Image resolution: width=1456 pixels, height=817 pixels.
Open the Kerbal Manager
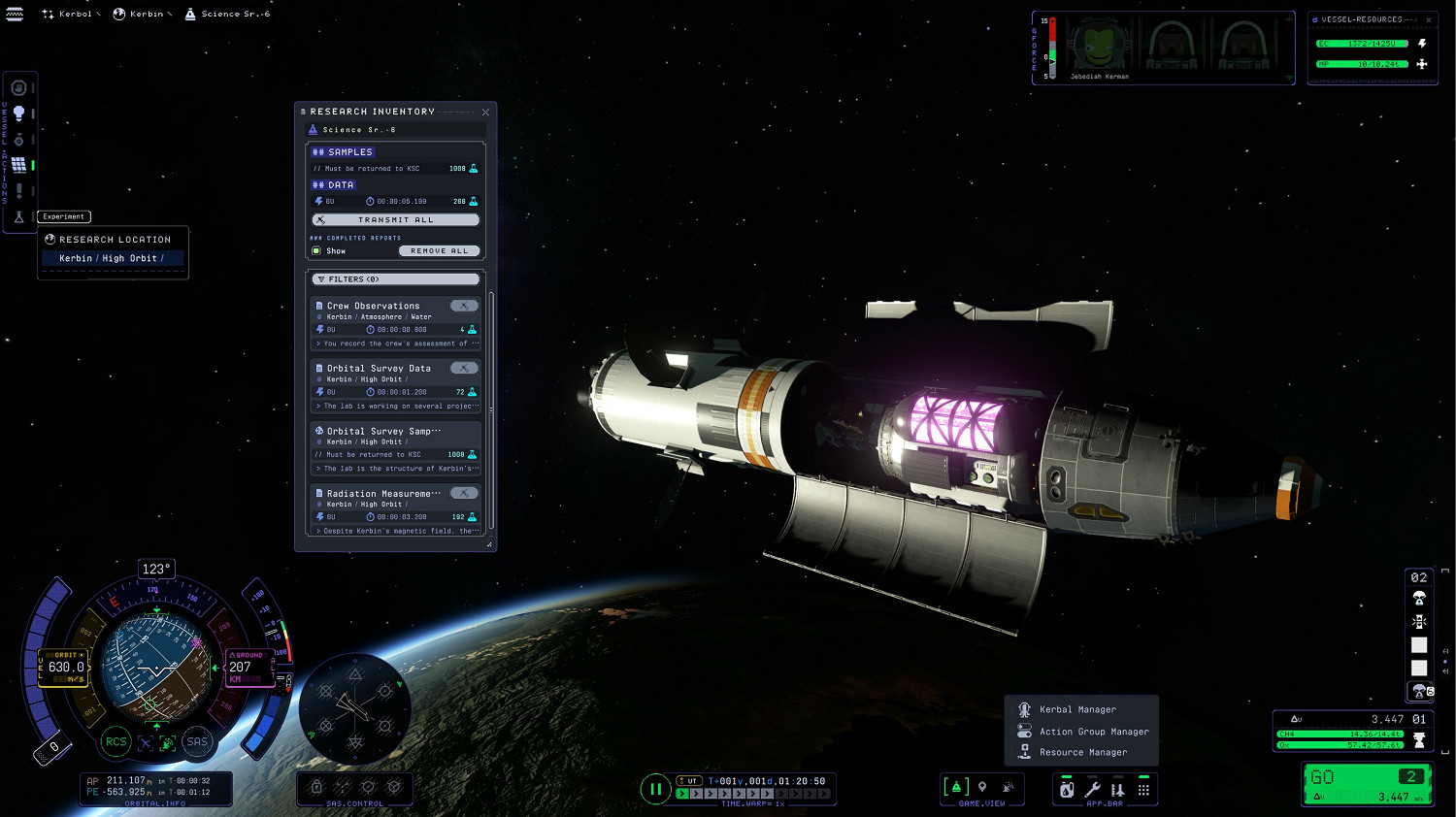pos(1077,709)
